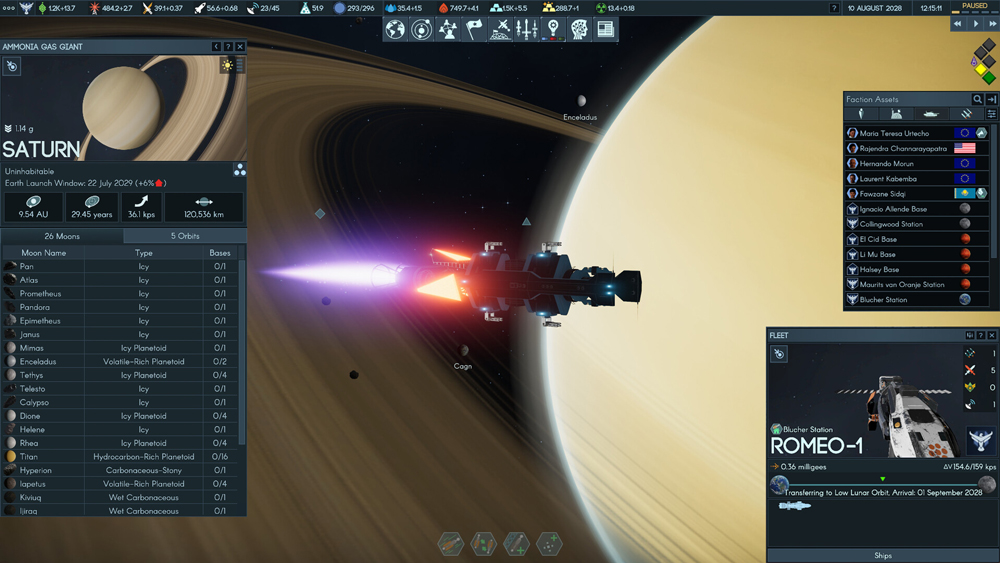1000x563 pixels.
Task: Open the head-shaped research screen button
Action: tap(579, 30)
